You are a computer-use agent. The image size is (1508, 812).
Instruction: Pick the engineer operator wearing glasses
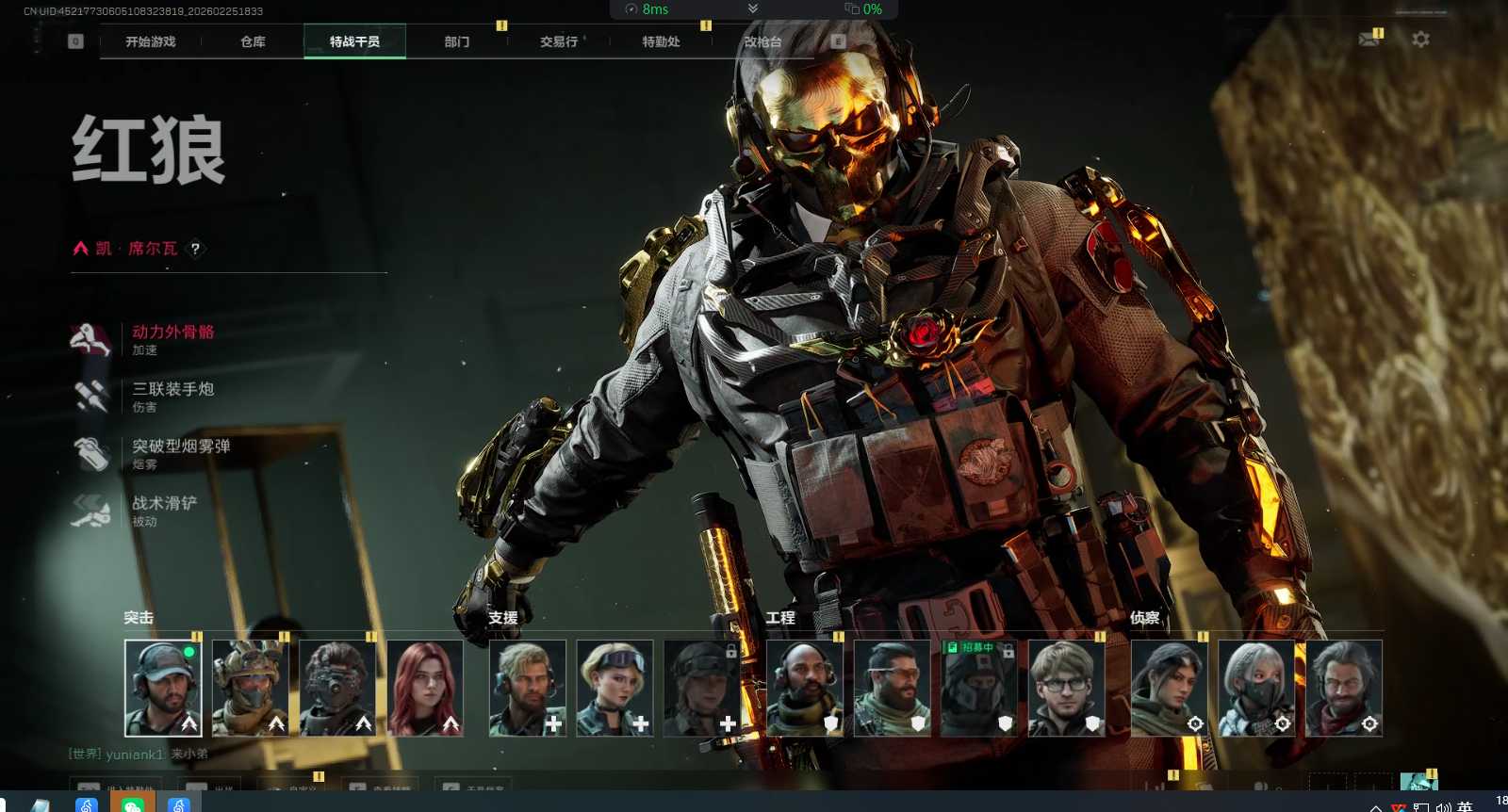1066,688
